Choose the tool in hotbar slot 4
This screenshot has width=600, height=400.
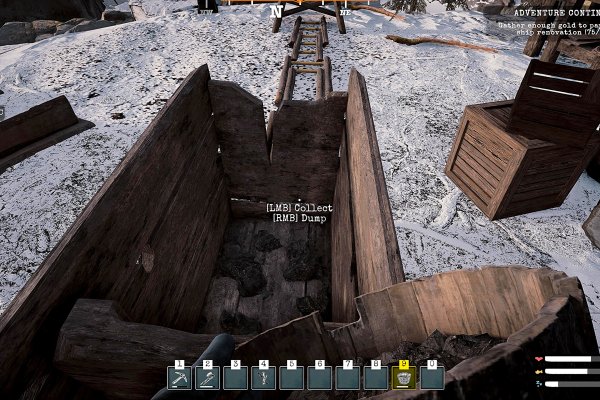[x=264, y=378]
